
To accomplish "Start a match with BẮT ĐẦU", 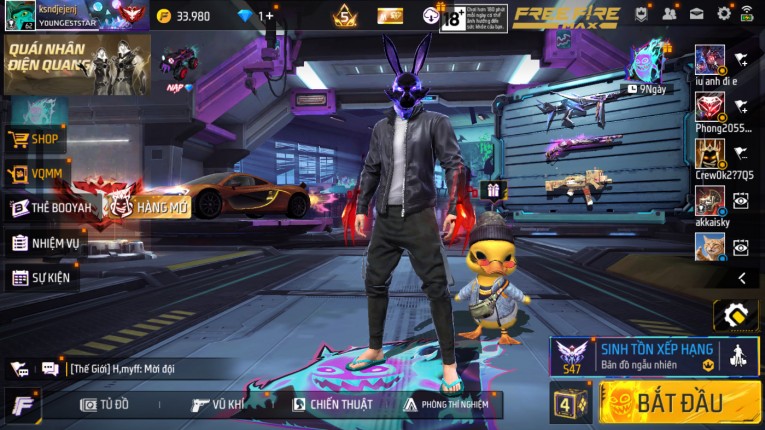I will point(679,403).
